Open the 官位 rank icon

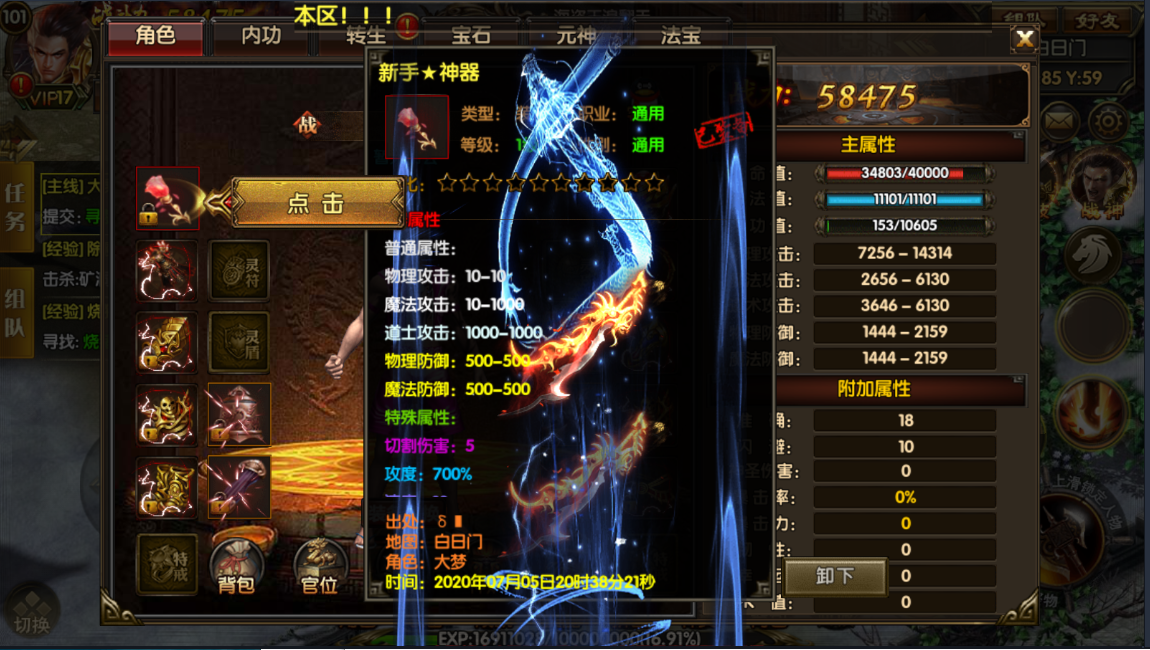click(x=319, y=567)
